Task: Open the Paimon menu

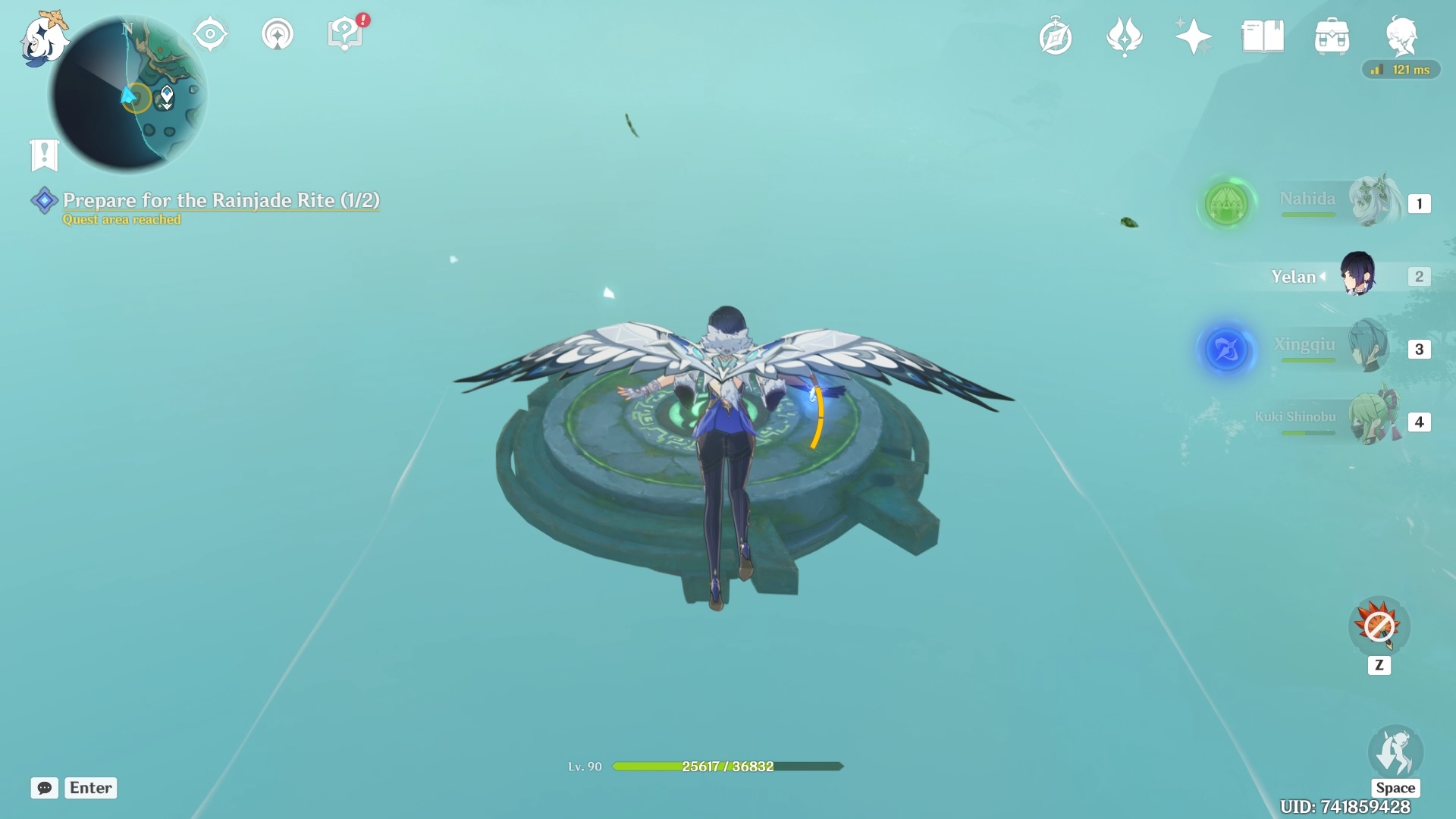Action: tap(43, 38)
